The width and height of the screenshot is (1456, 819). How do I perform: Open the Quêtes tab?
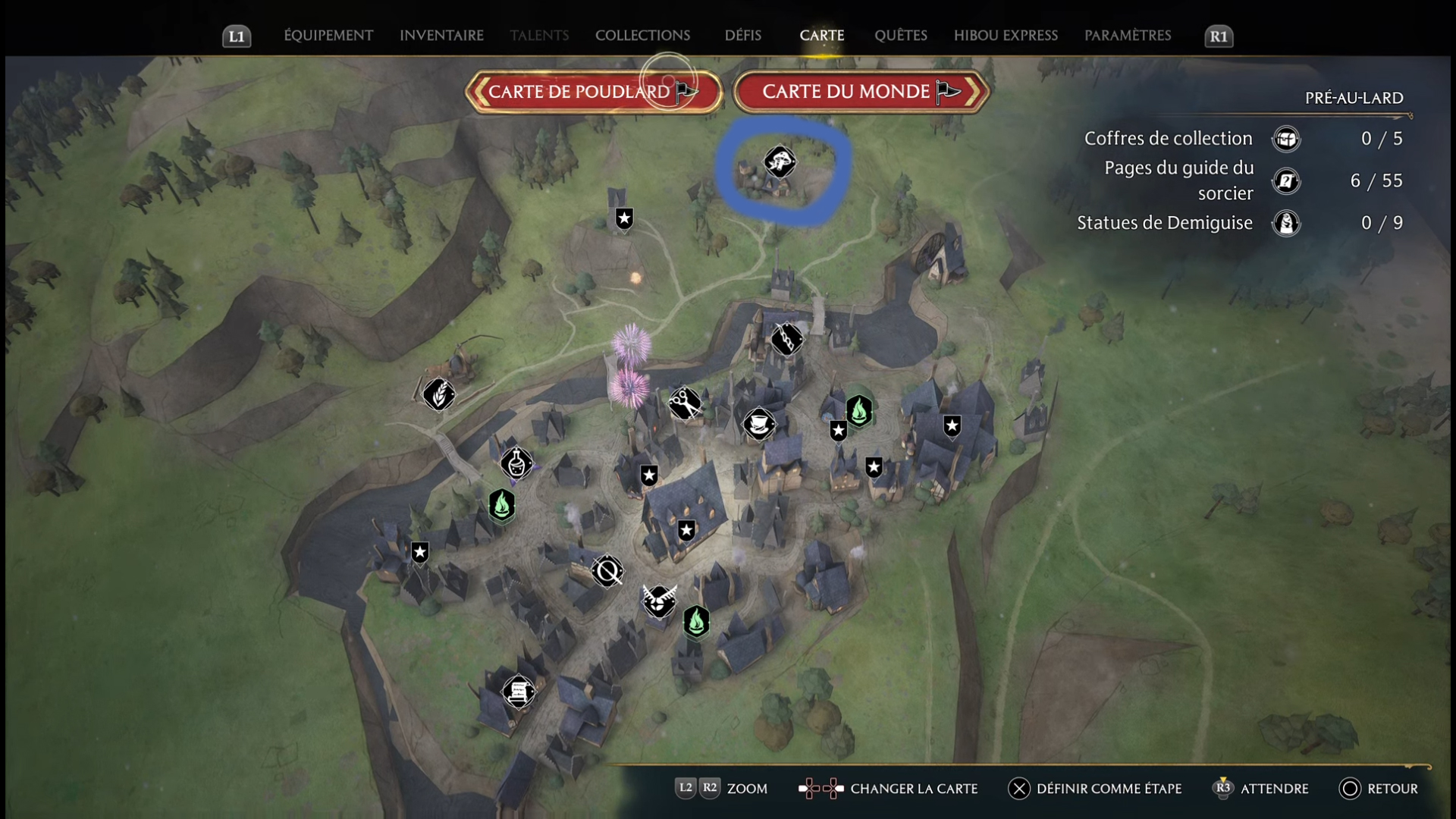(900, 36)
